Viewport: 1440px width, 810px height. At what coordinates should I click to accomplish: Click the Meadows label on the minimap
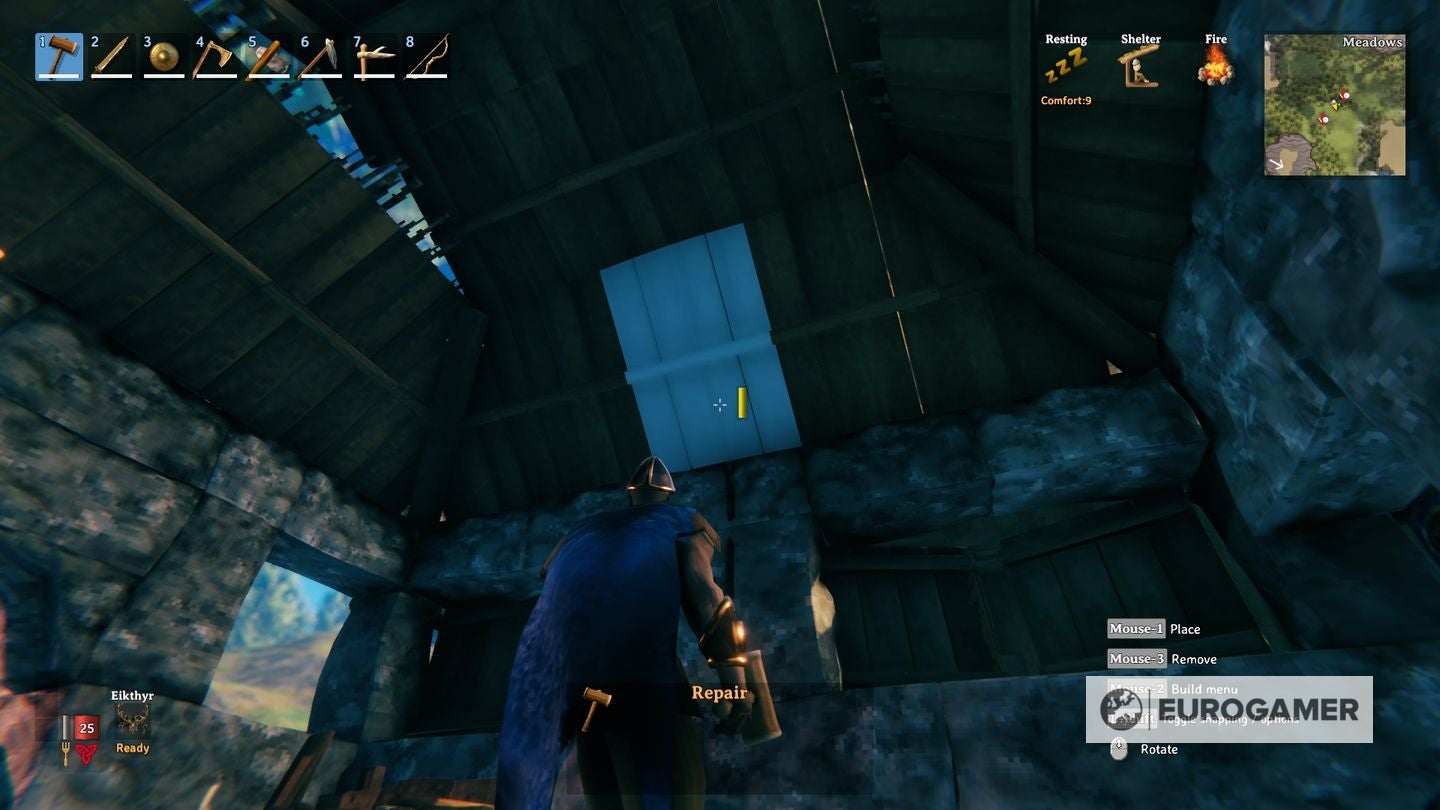pos(1371,42)
